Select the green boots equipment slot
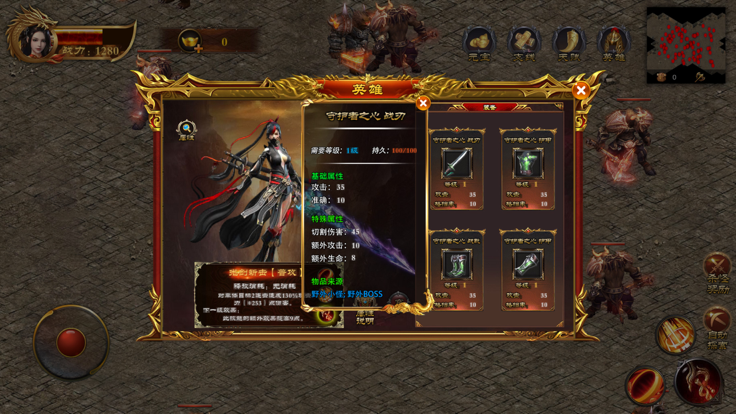This screenshot has height=414, width=736. (455, 264)
